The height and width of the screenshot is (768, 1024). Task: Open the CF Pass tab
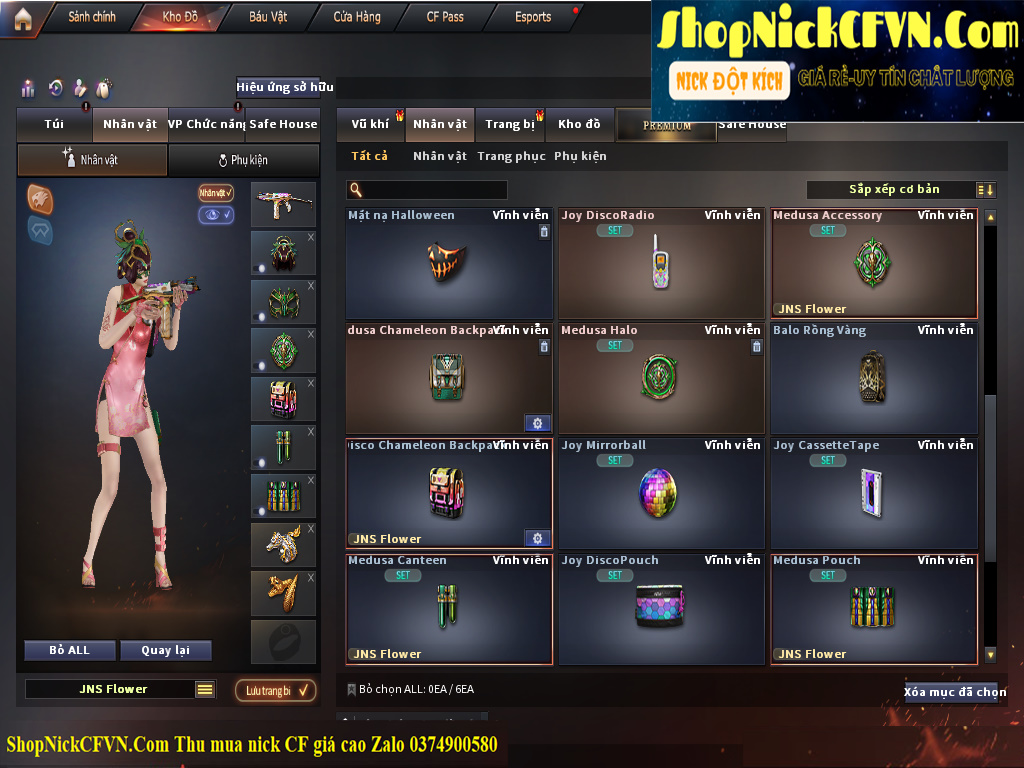(445, 17)
